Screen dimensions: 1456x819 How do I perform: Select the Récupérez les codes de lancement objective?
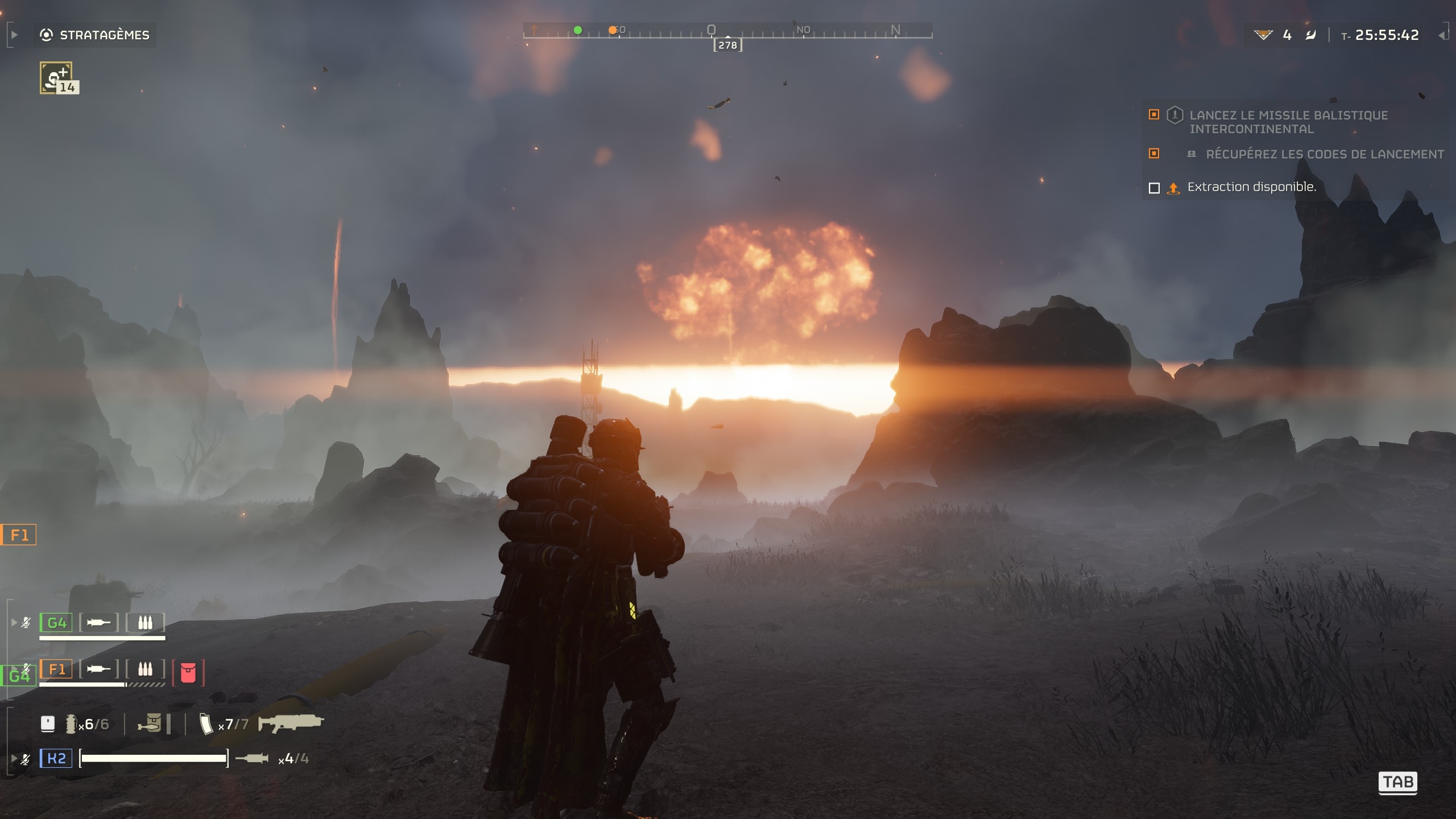pyautogui.click(x=1325, y=154)
